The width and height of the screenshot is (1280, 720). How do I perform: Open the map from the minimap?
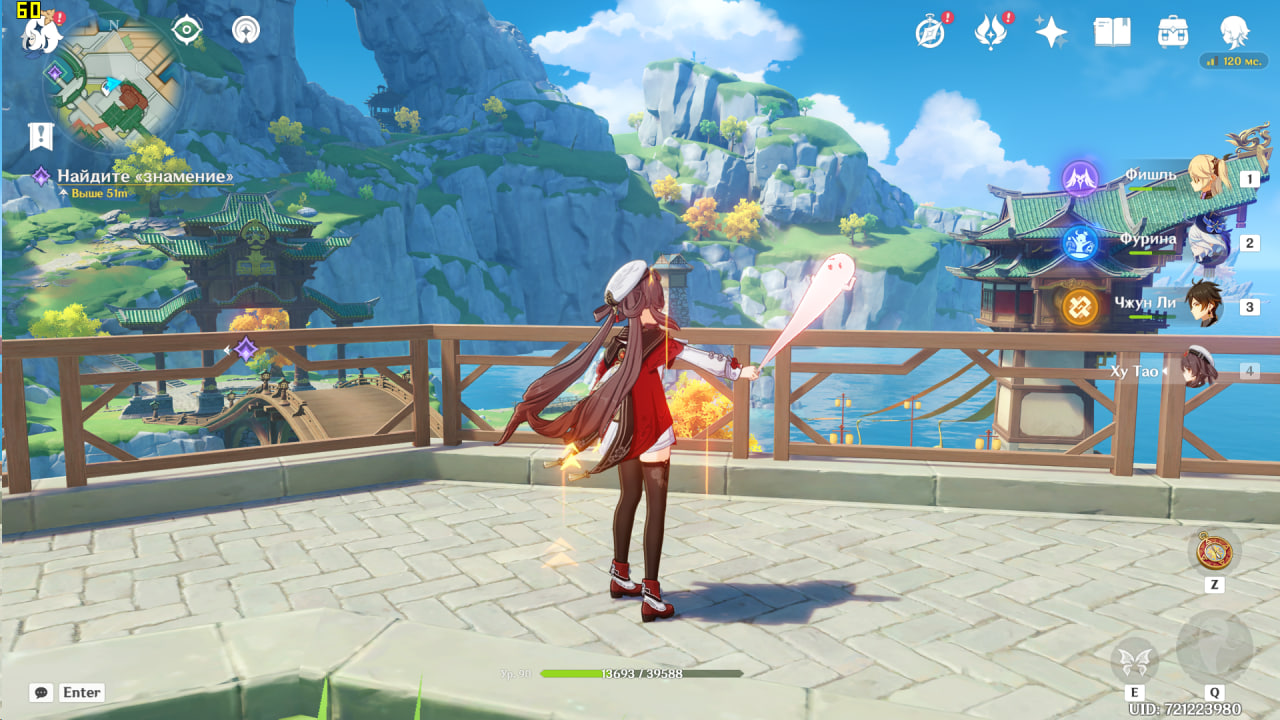(113, 85)
